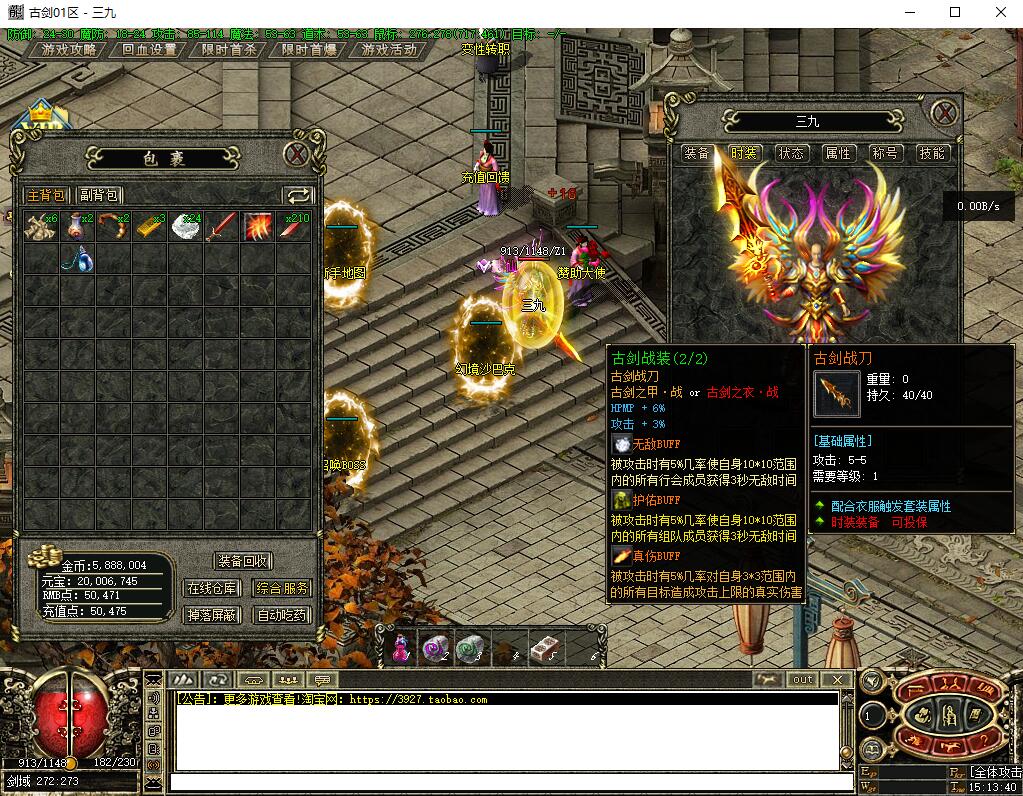Open 综合服务 general services
The height and width of the screenshot is (796, 1023).
coord(282,588)
